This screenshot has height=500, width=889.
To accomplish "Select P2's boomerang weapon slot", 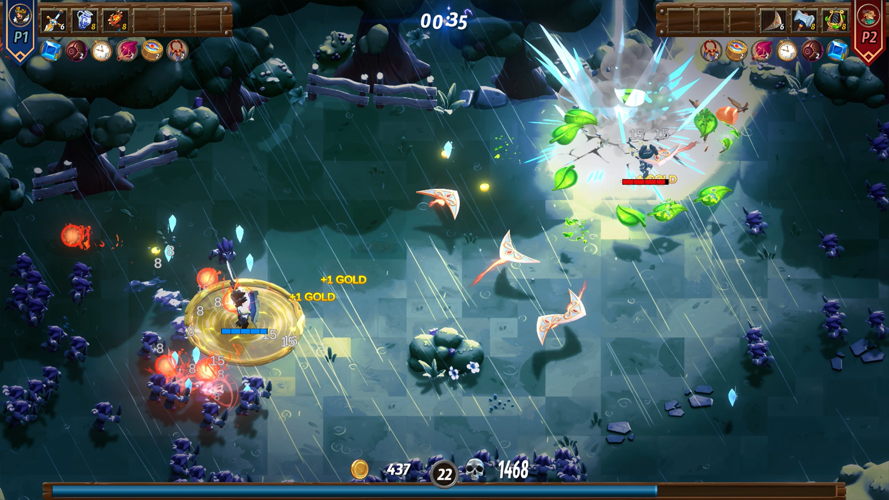I will point(773,19).
